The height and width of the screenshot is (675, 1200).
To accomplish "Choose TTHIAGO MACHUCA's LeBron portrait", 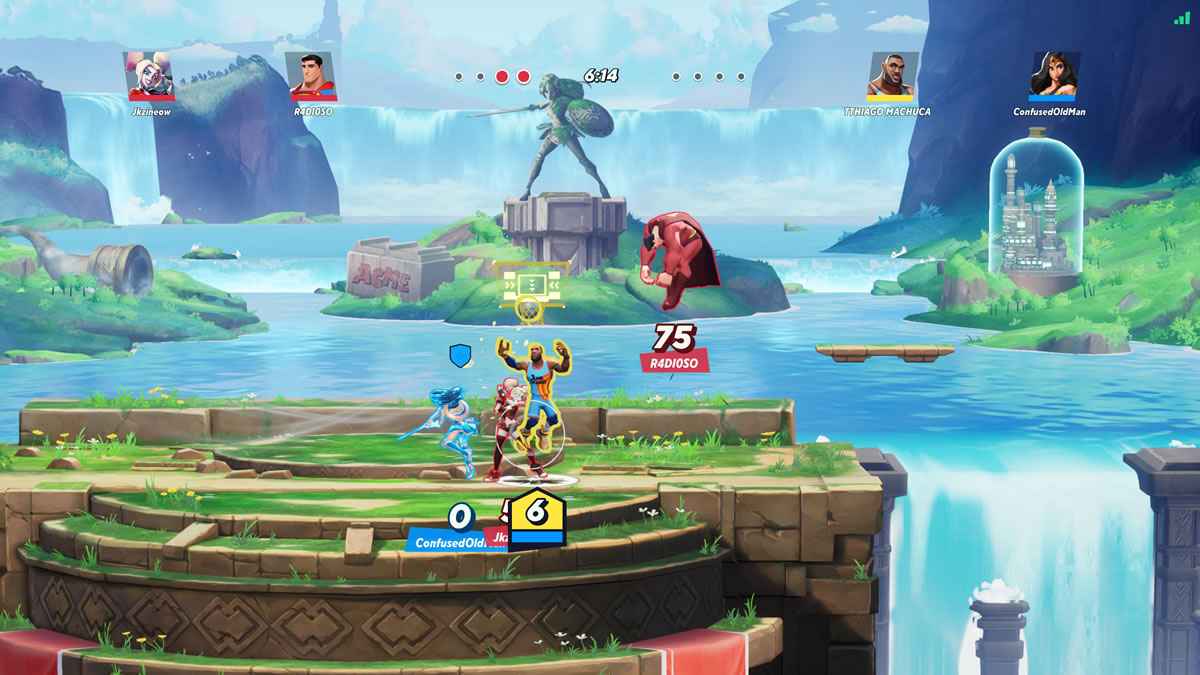I will [x=892, y=76].
